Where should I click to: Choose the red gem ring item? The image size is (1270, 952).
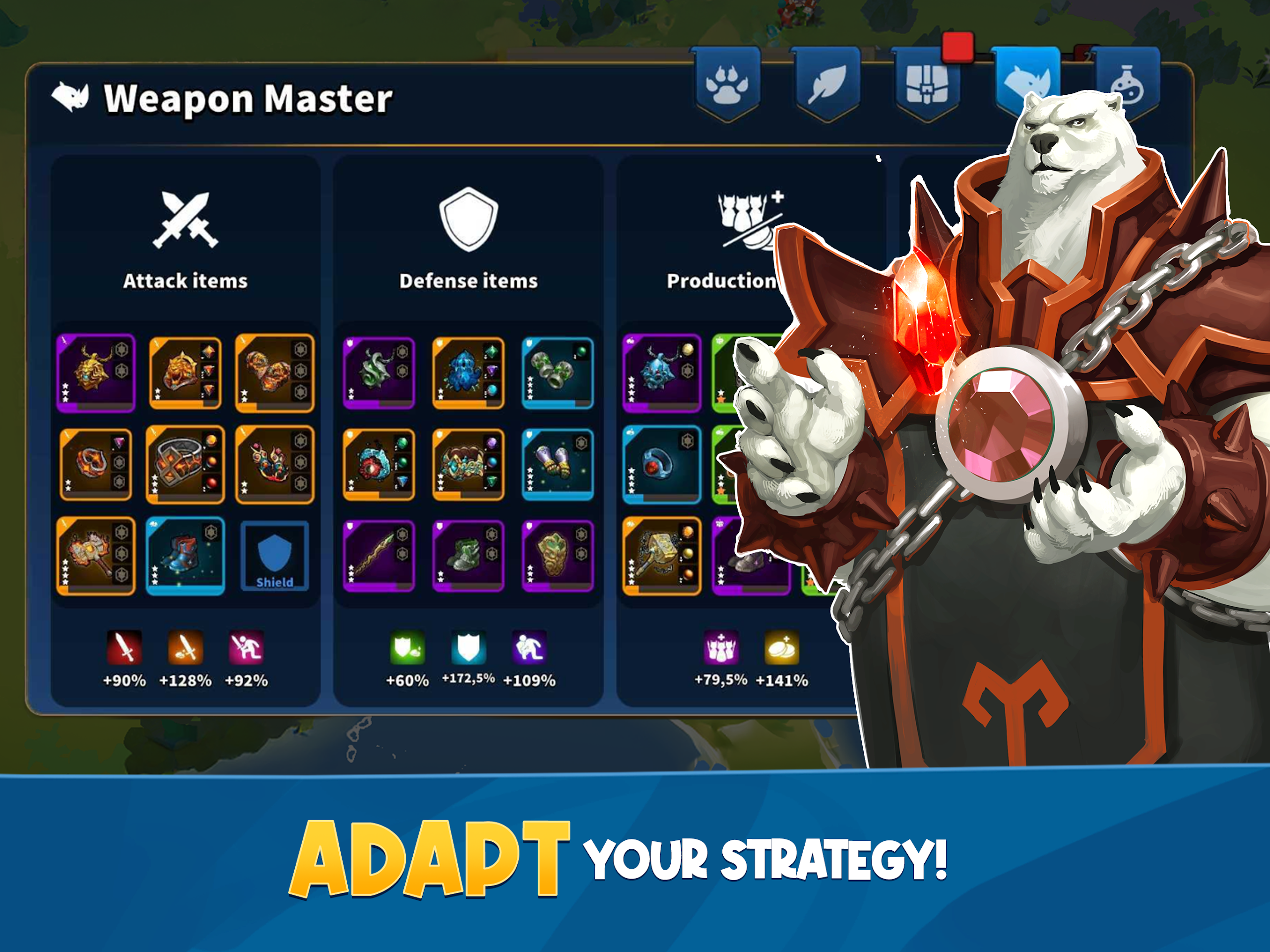pyautogui.click(x=661, y=464)
